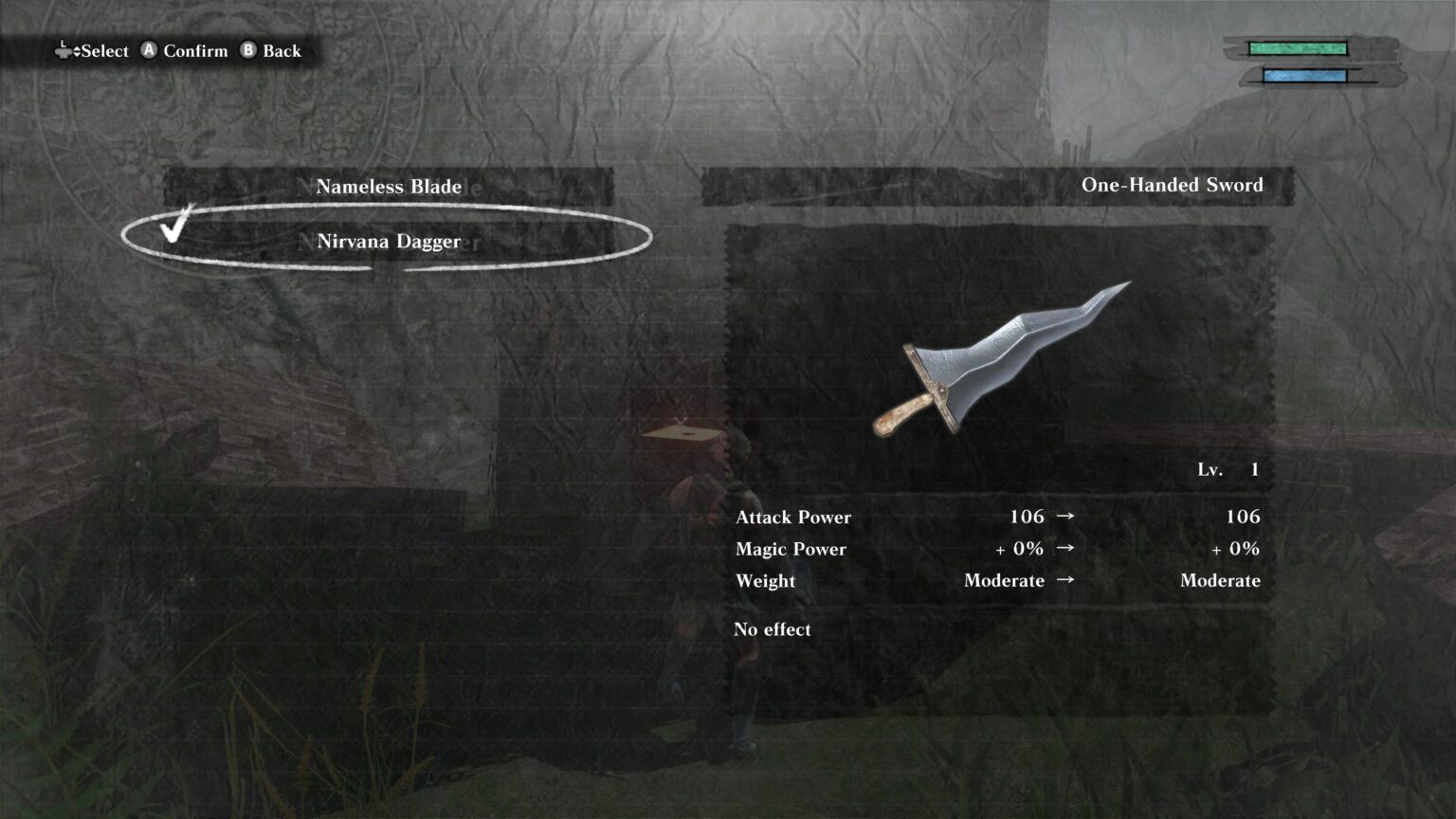Click the arrow next to Attack Power values
Image resolution: width=1456 pixels, height=819 pixels.
pyautogui.click(x=1066, y=517)
